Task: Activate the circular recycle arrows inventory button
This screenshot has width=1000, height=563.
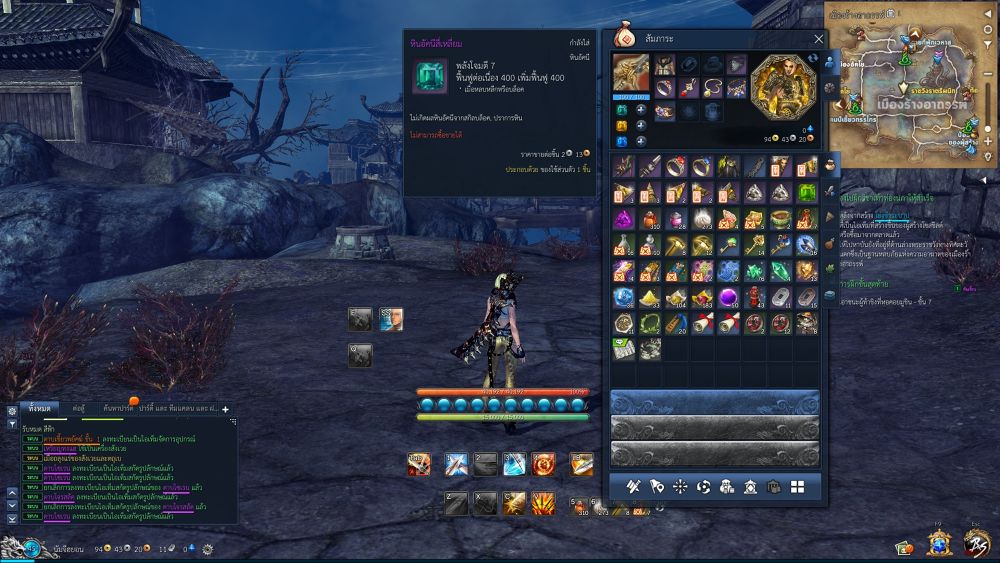Action: pyautogui.click(x=703, y=487)
